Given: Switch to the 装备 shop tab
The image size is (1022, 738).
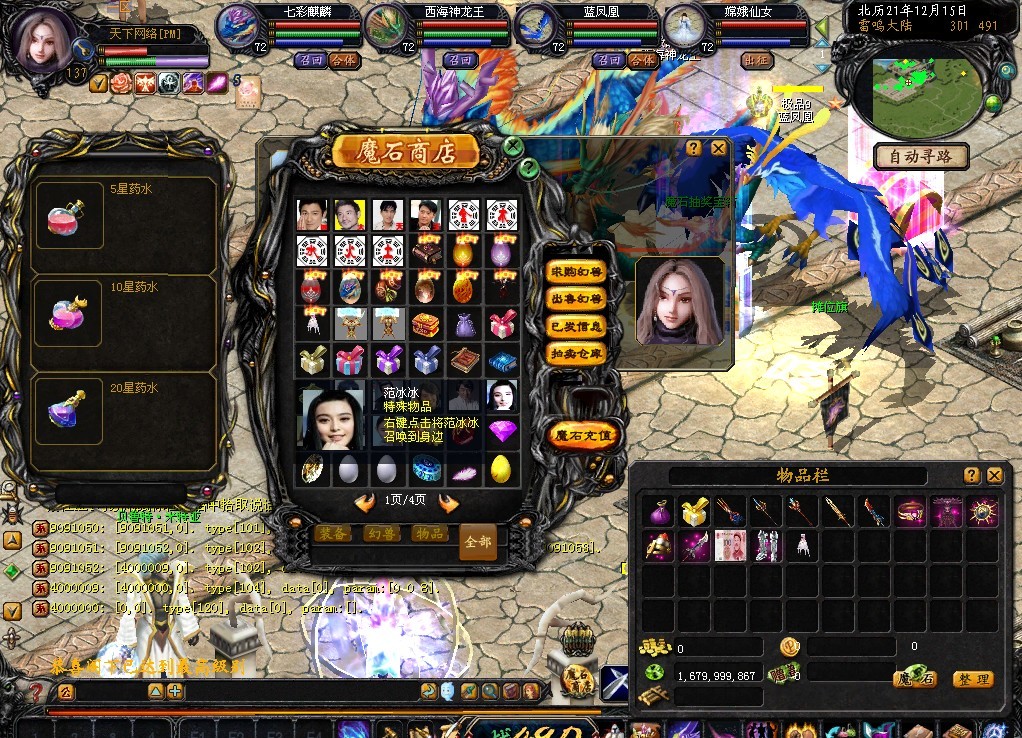Looking at the screenshot, I should point(333,534).
